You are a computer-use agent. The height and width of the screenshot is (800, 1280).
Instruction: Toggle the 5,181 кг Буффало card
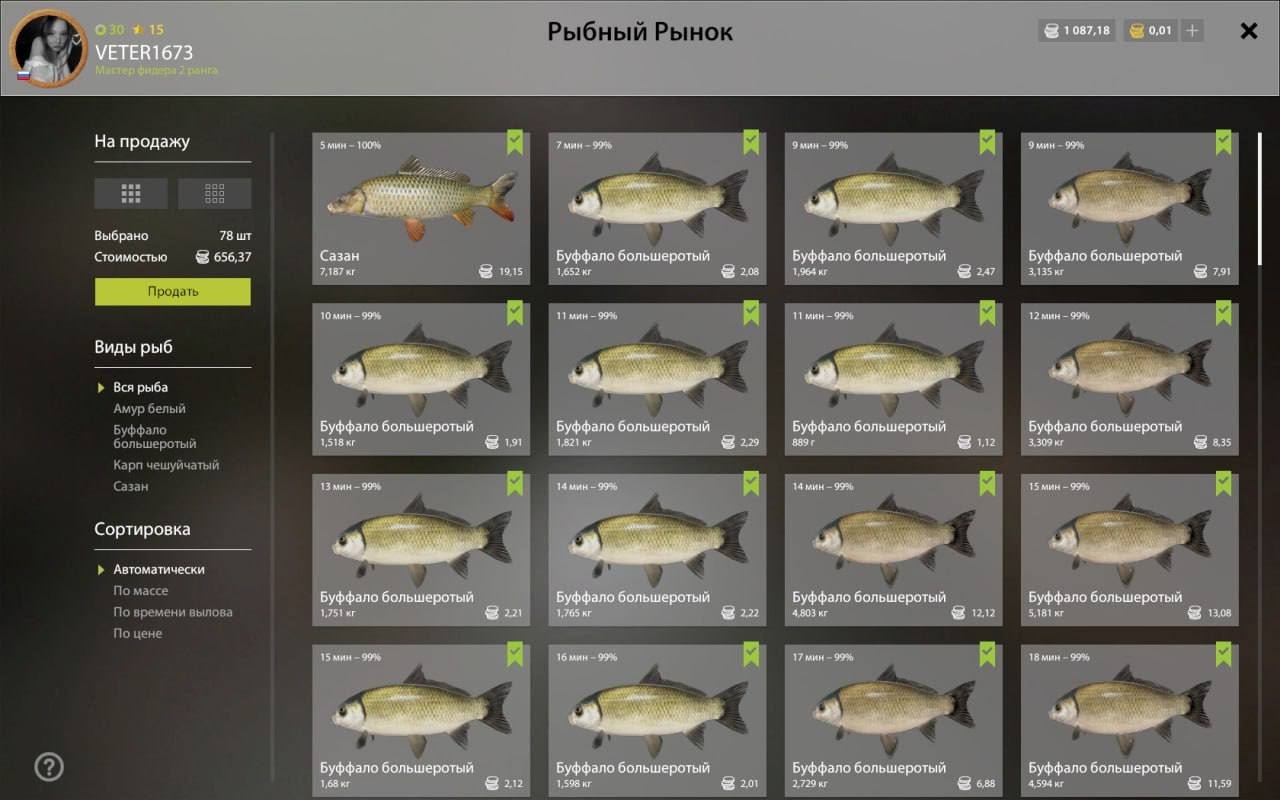pyautogui.click(x=1129, y=549)
